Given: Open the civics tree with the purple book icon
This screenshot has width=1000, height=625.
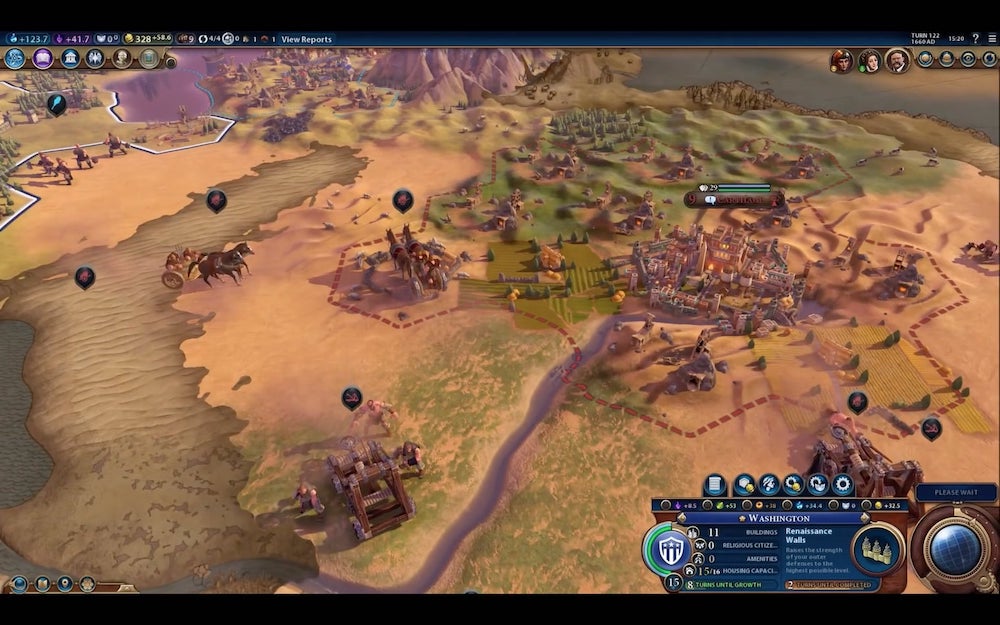Looking at the screenshot, I should [43, 59].
